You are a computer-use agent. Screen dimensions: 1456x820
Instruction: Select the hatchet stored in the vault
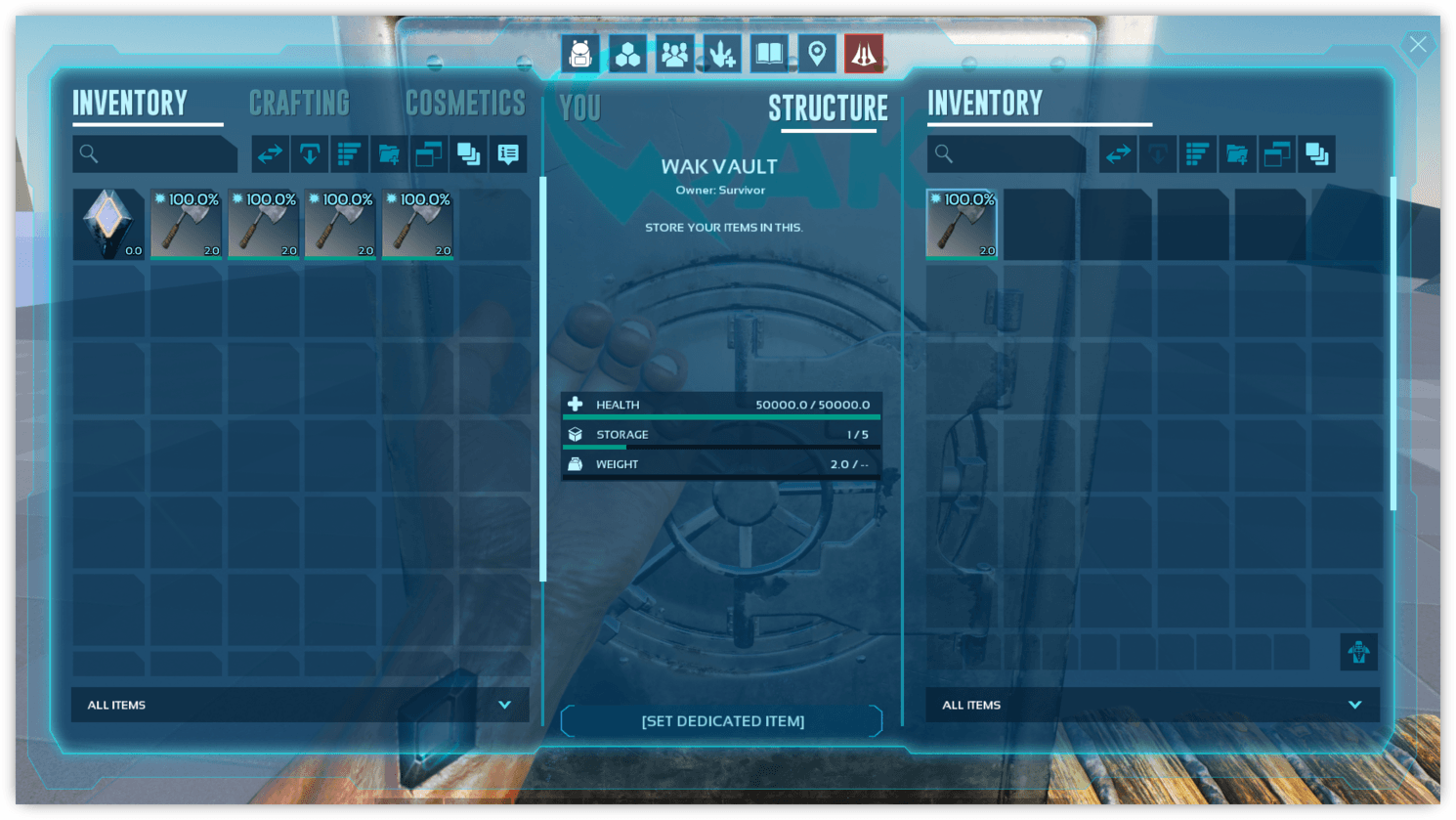pos(962,224)
